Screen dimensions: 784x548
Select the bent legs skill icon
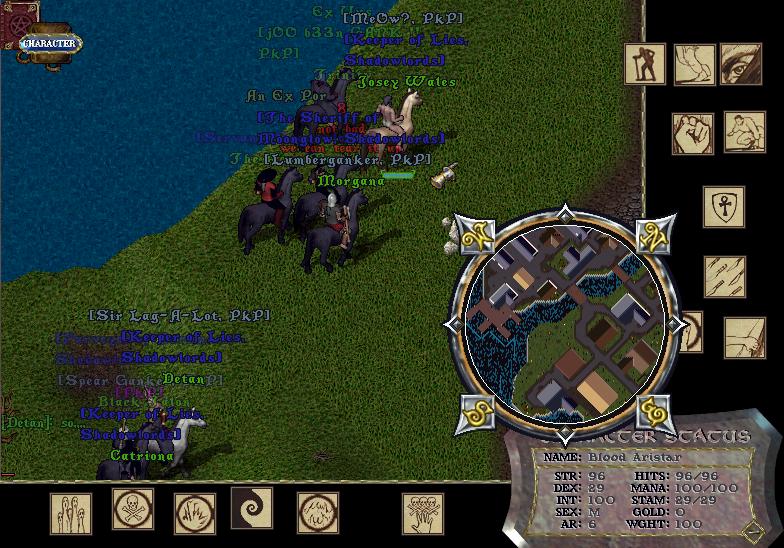coord(693,64)
